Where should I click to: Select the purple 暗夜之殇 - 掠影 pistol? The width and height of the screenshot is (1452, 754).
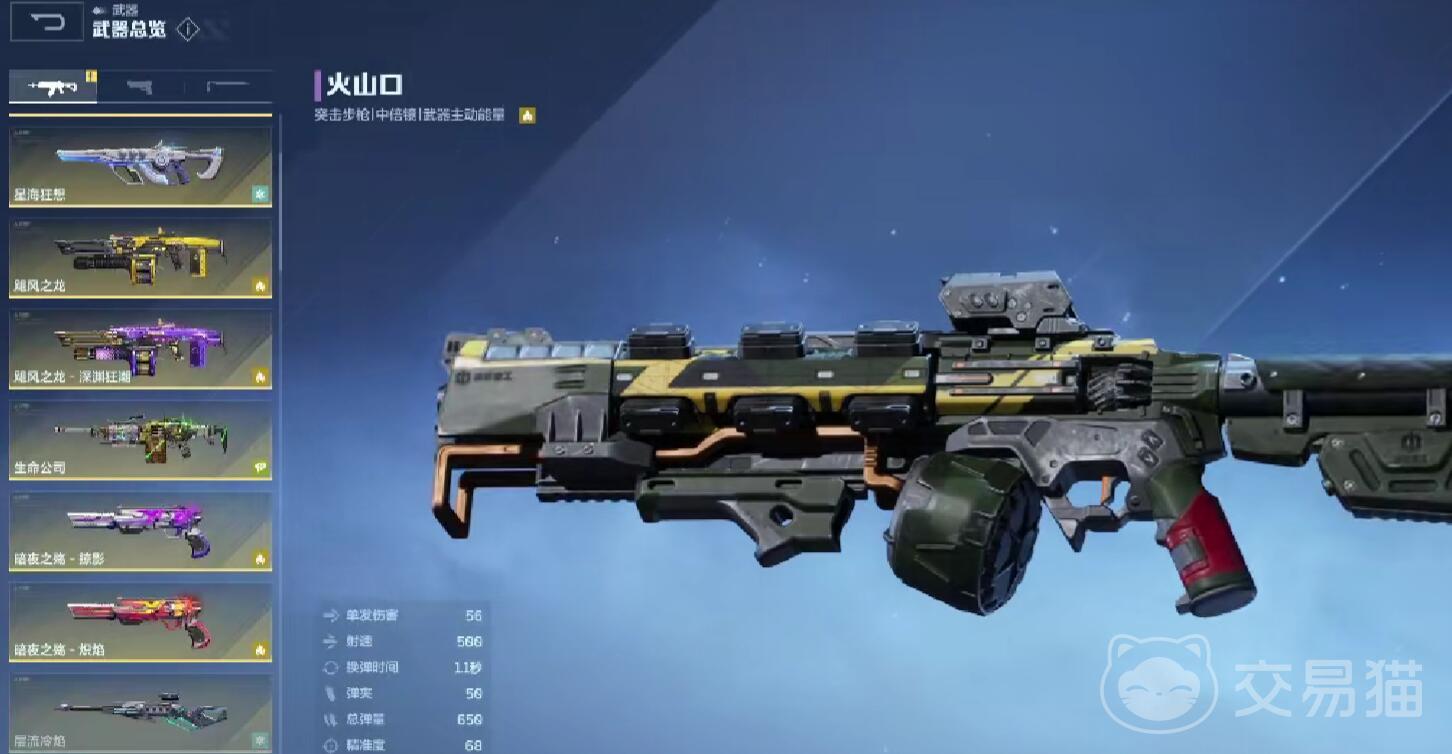[140, 531]
